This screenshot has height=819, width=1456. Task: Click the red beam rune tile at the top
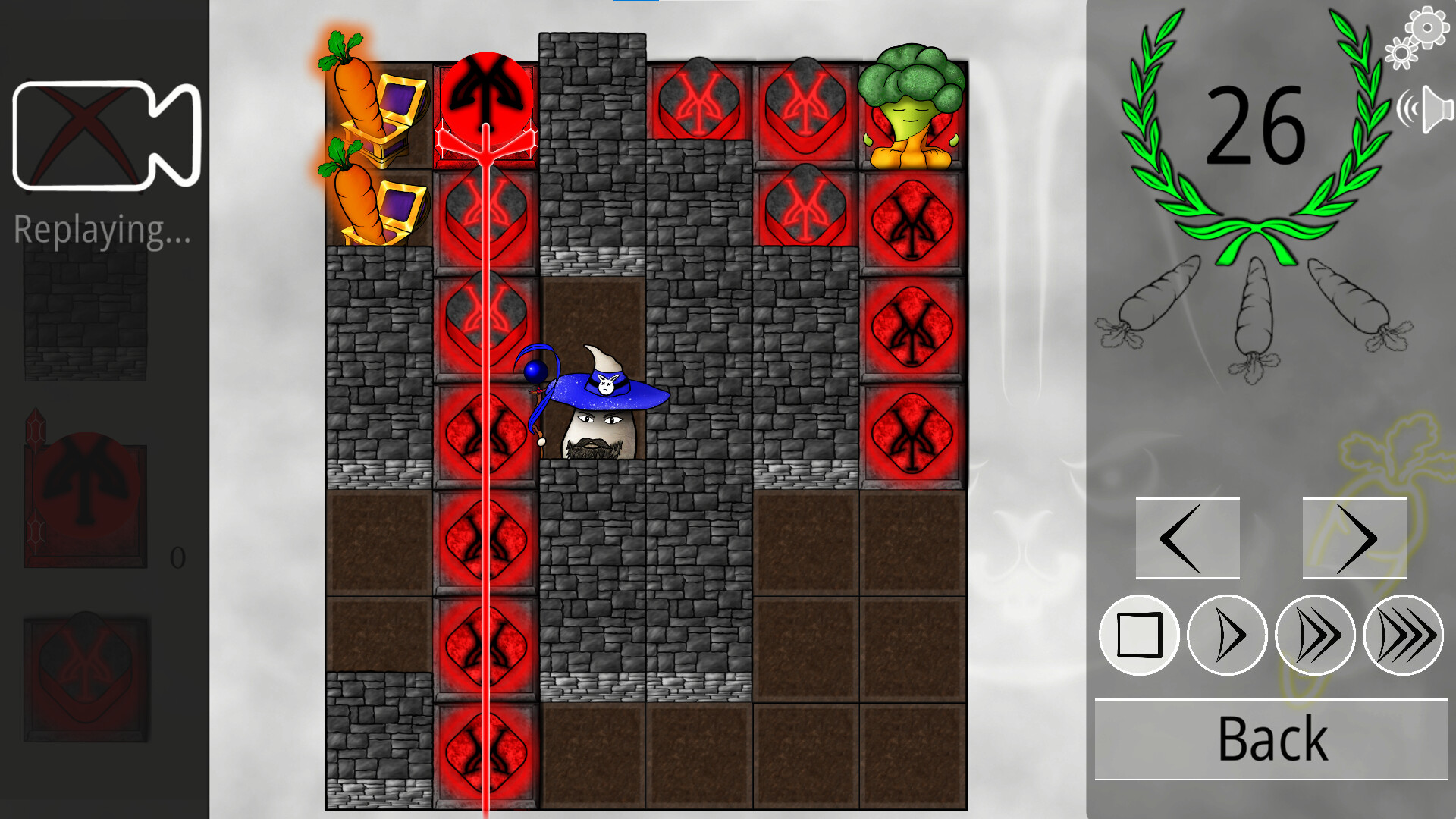485,99
